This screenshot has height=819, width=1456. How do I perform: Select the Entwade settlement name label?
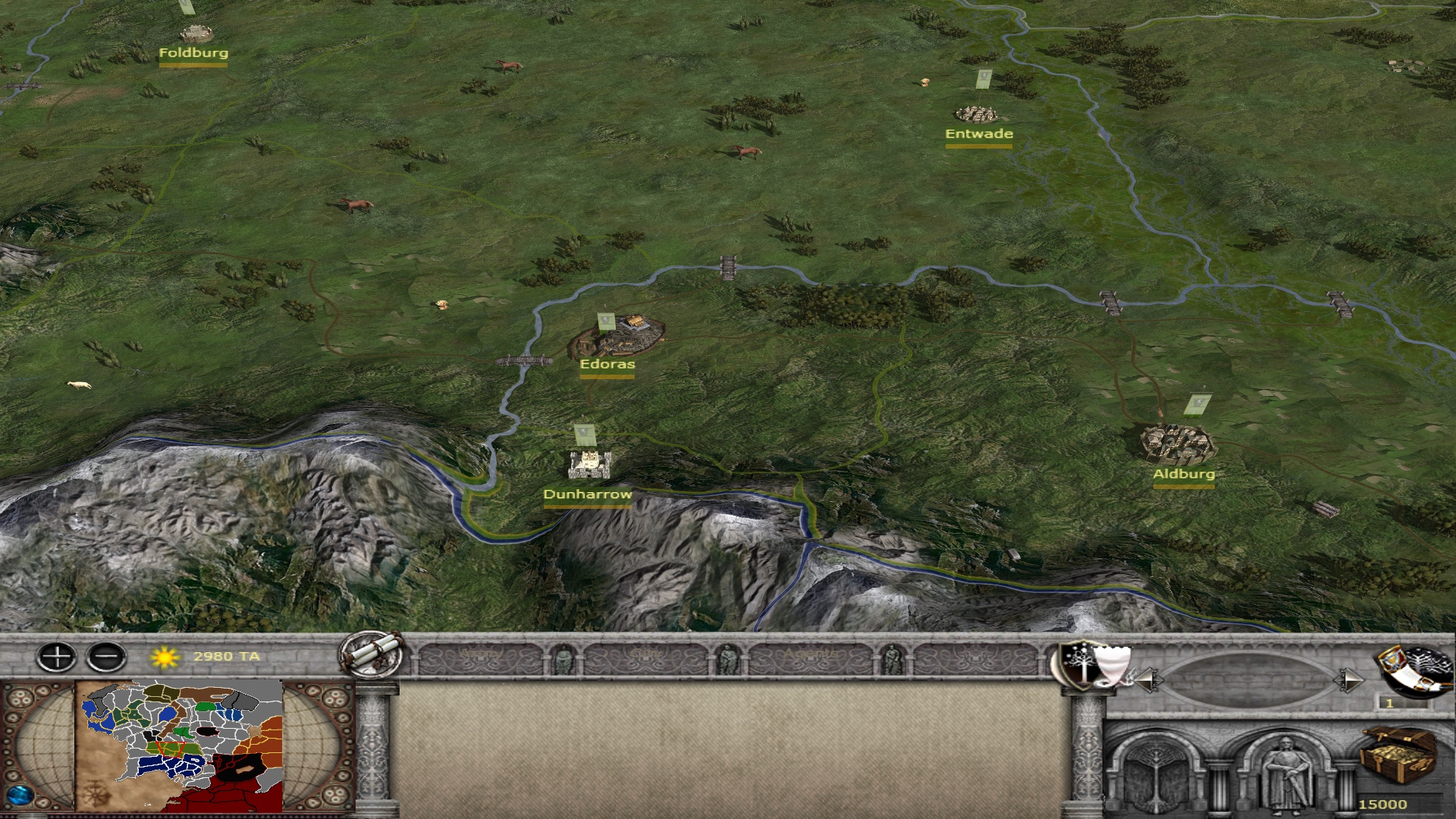point(979,134)
